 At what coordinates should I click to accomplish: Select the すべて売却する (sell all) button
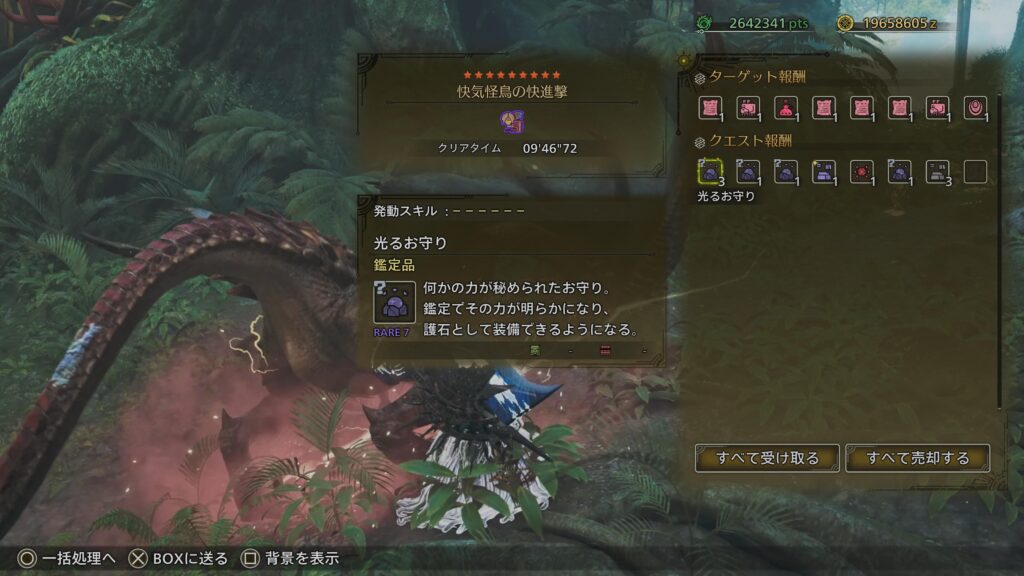[x=918, y=458]
